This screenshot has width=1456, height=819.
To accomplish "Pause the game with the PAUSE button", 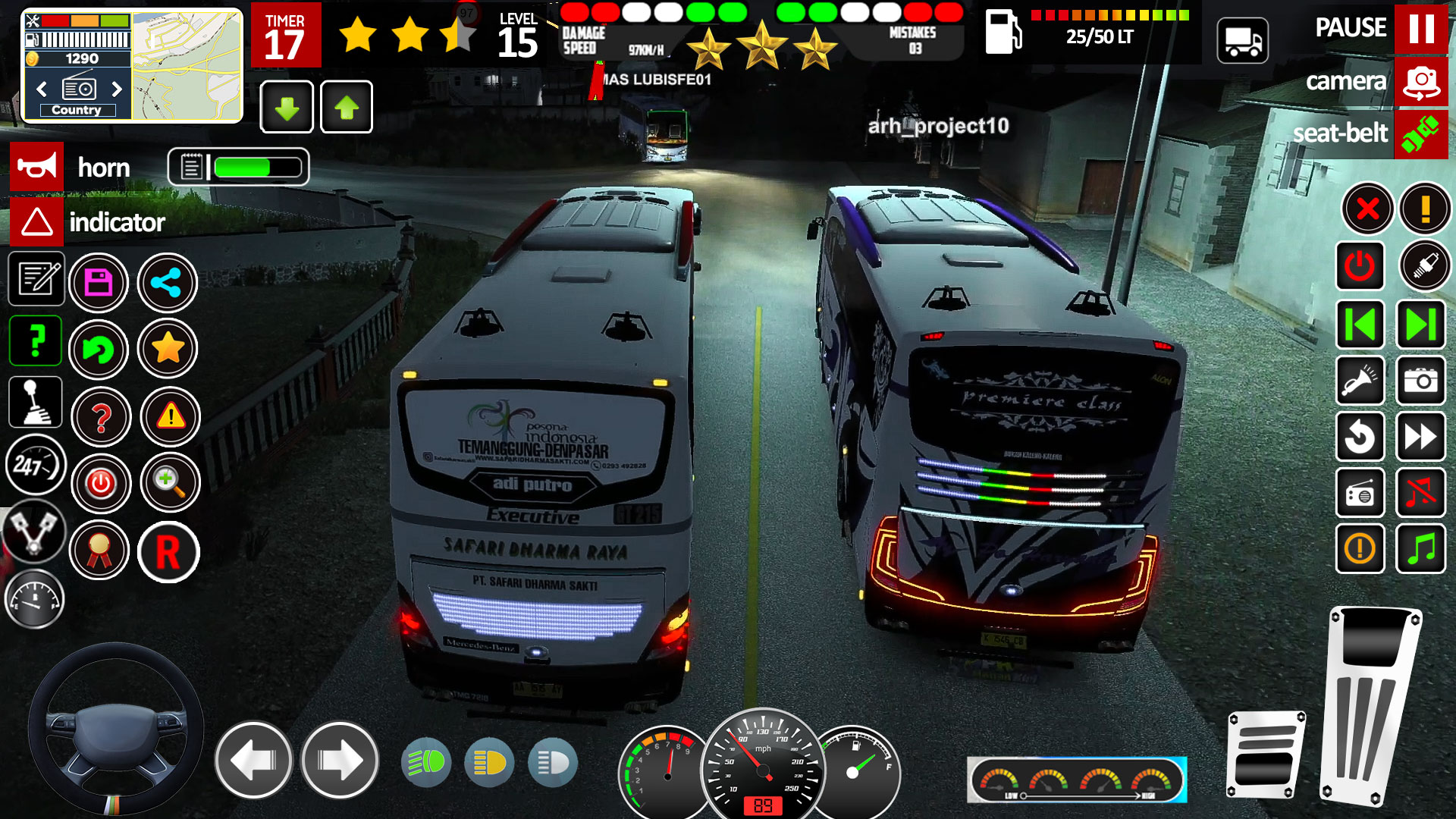I will (1420, 29).
